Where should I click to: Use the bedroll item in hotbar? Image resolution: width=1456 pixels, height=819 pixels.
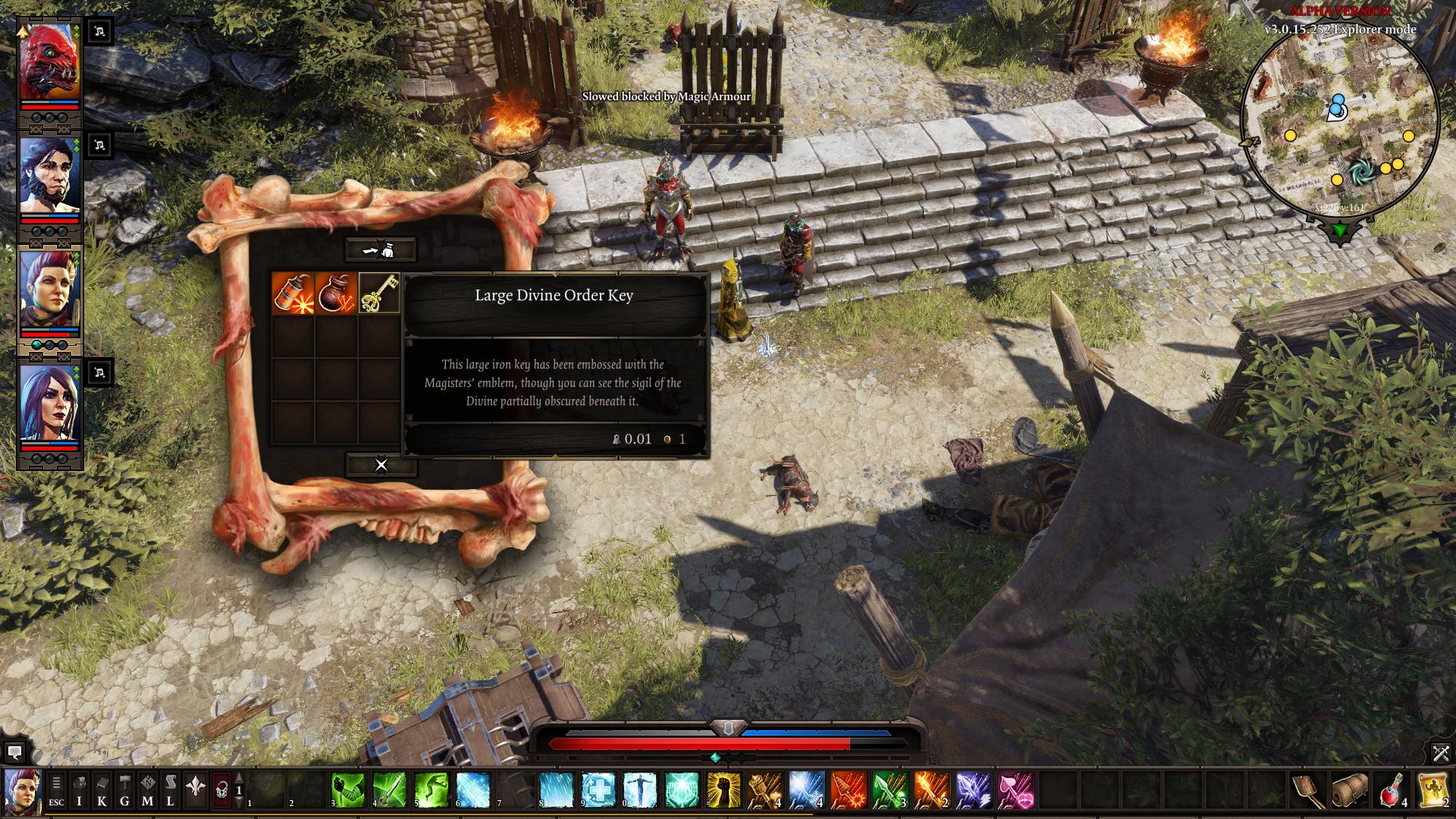1350,789
